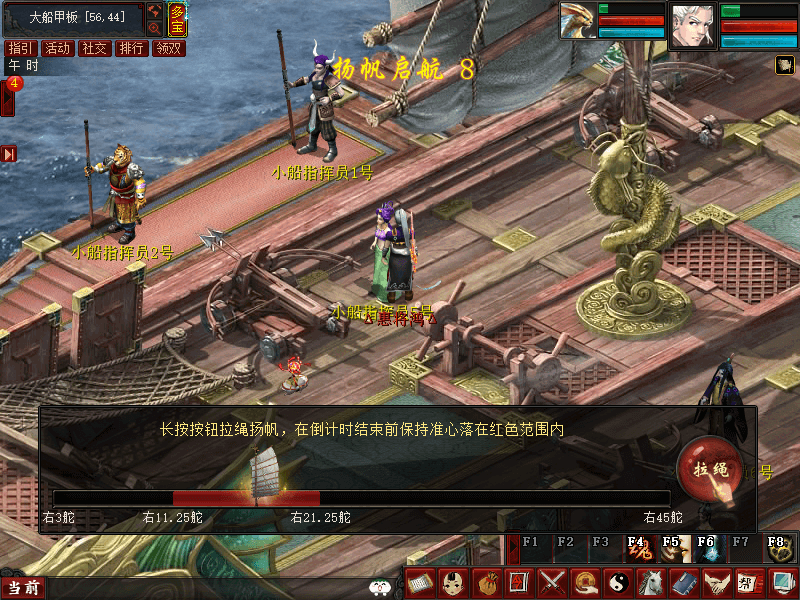Open the 排行 rankings menu
This screenshot has height=600, width=800.
point(131,48)
